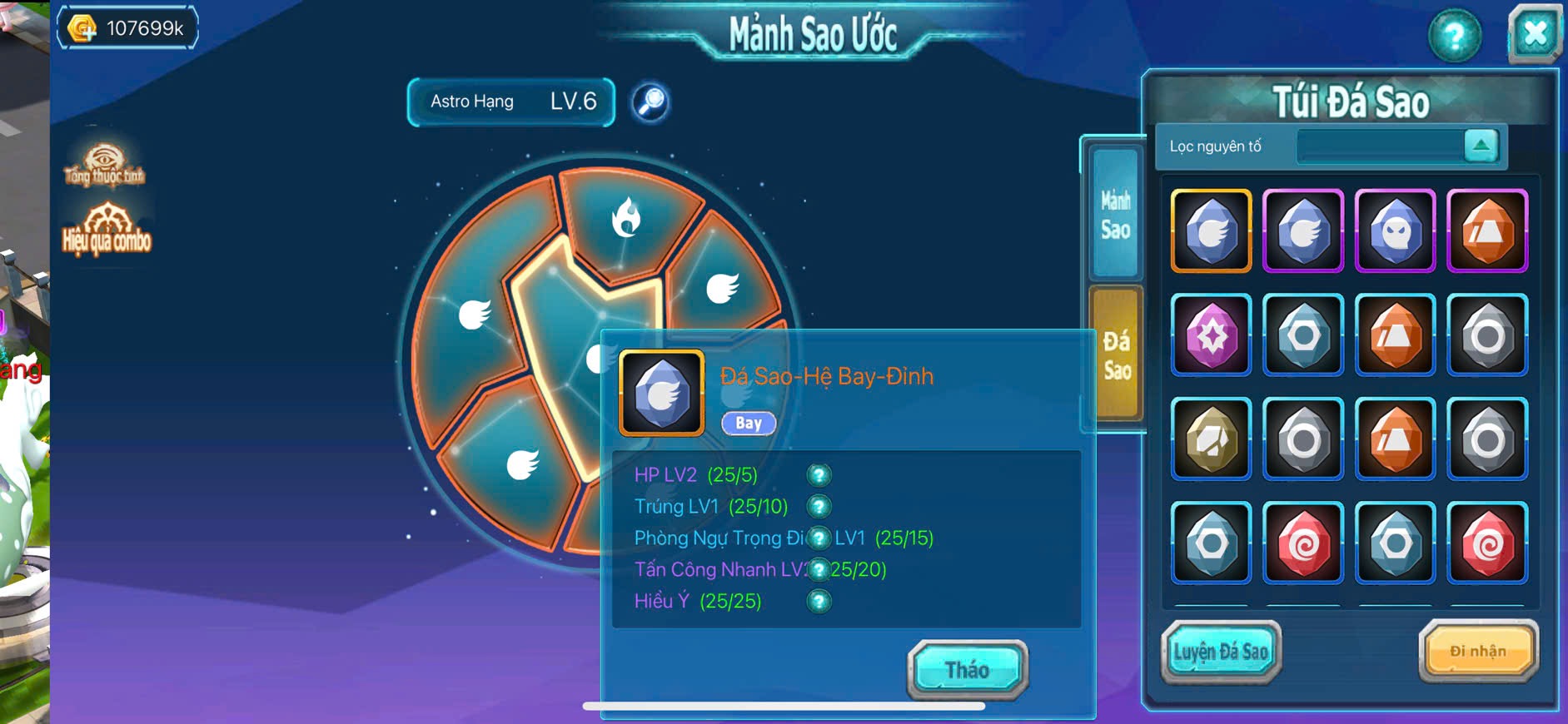The height and width of the screenshot is (724, 1568).
Task: Open the magnifier next to Astro Hạng
Action: (650, 102)
